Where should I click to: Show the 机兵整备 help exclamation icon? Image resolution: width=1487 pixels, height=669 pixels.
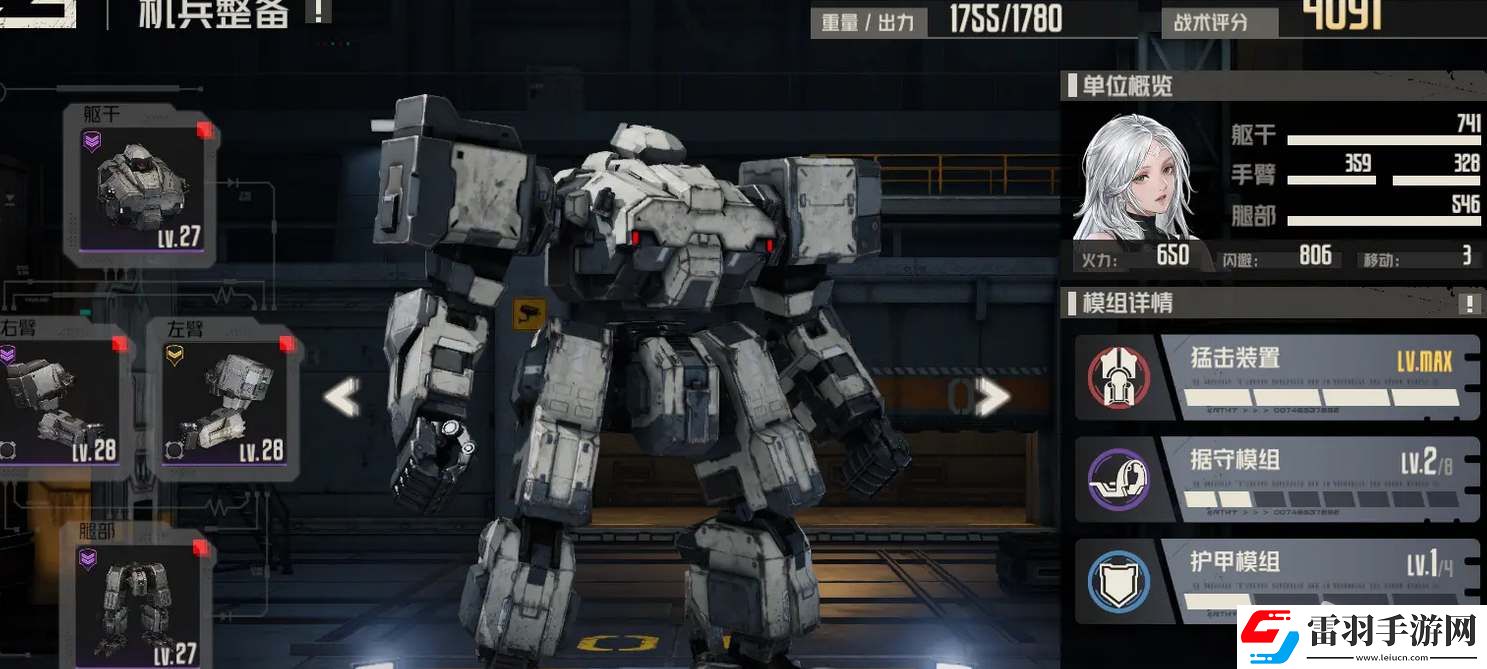tap(318, 12)
